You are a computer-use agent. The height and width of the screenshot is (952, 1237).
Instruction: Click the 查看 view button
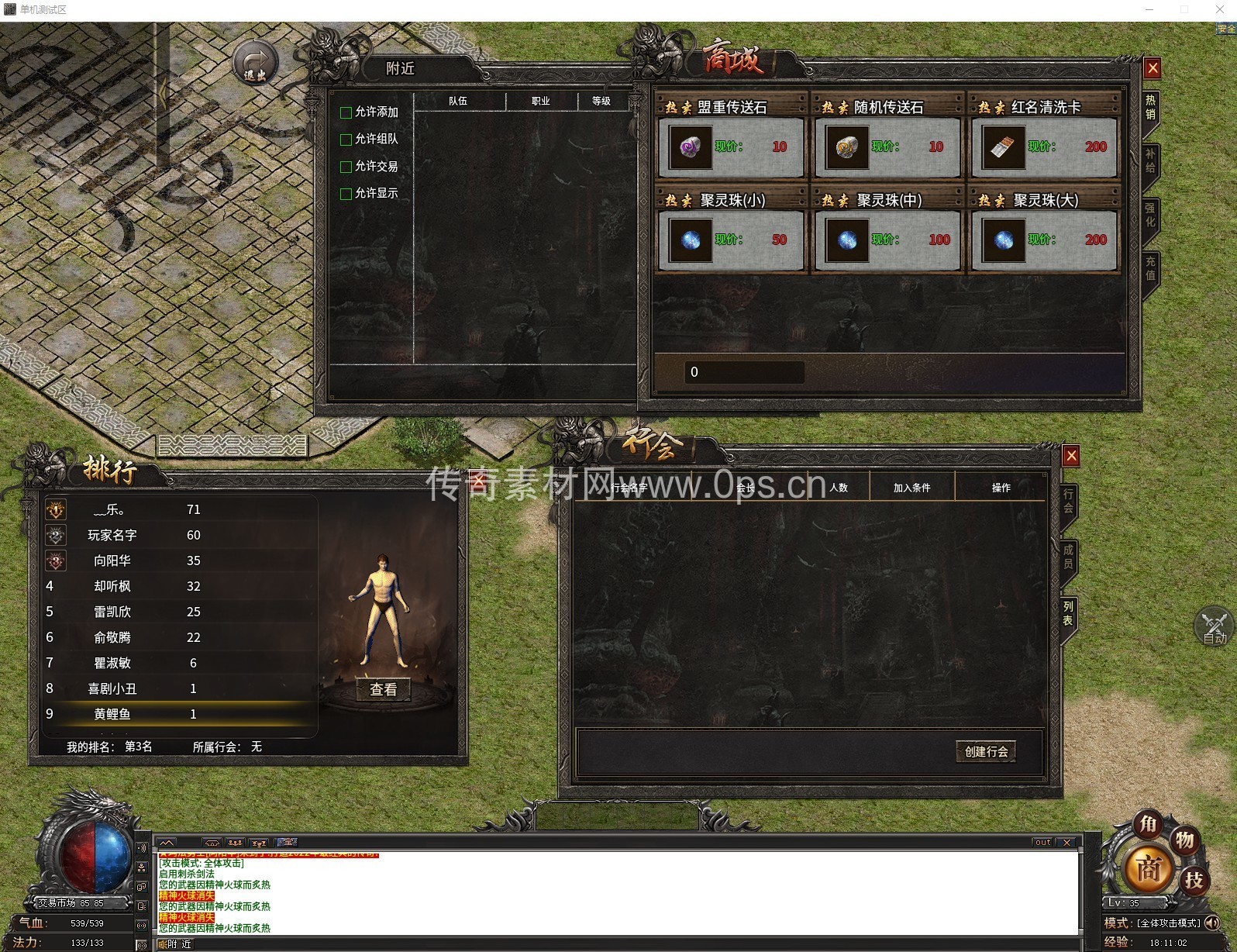coord(383,689)
